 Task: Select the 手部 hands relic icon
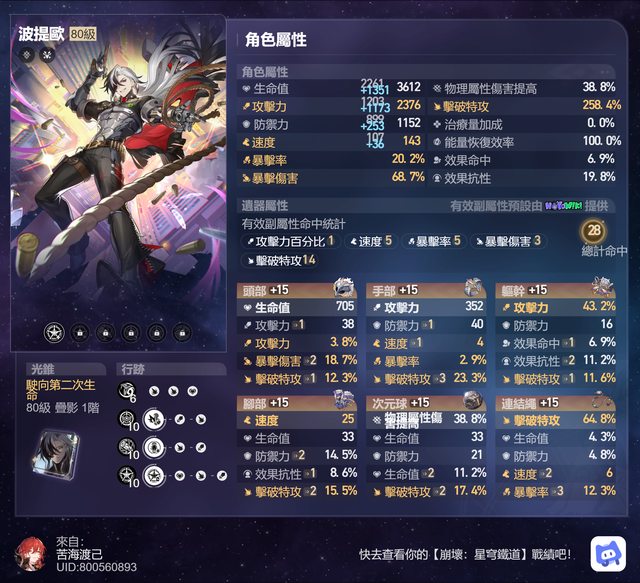473,289
